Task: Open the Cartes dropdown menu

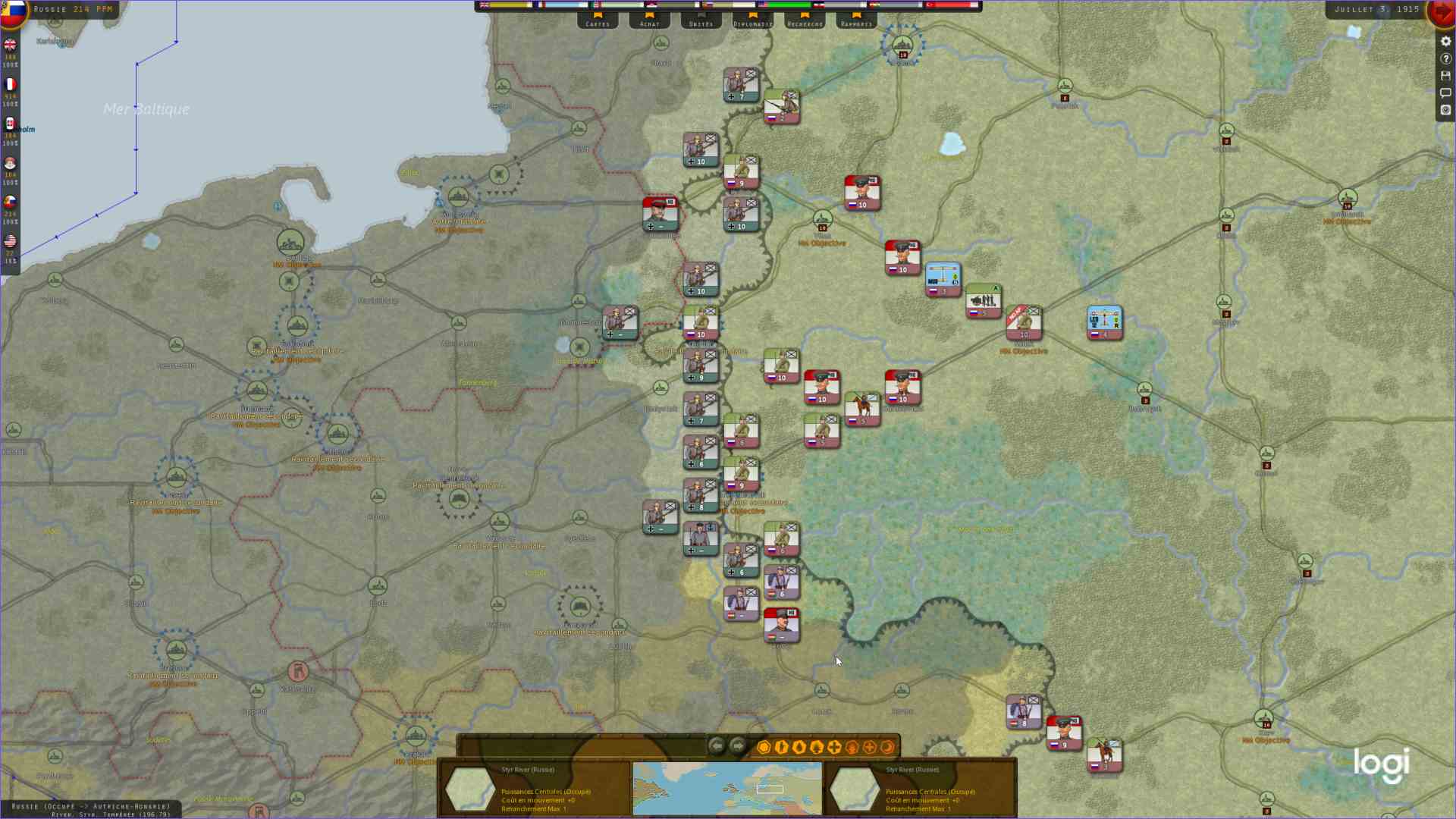Action: (x=598, y=23)
